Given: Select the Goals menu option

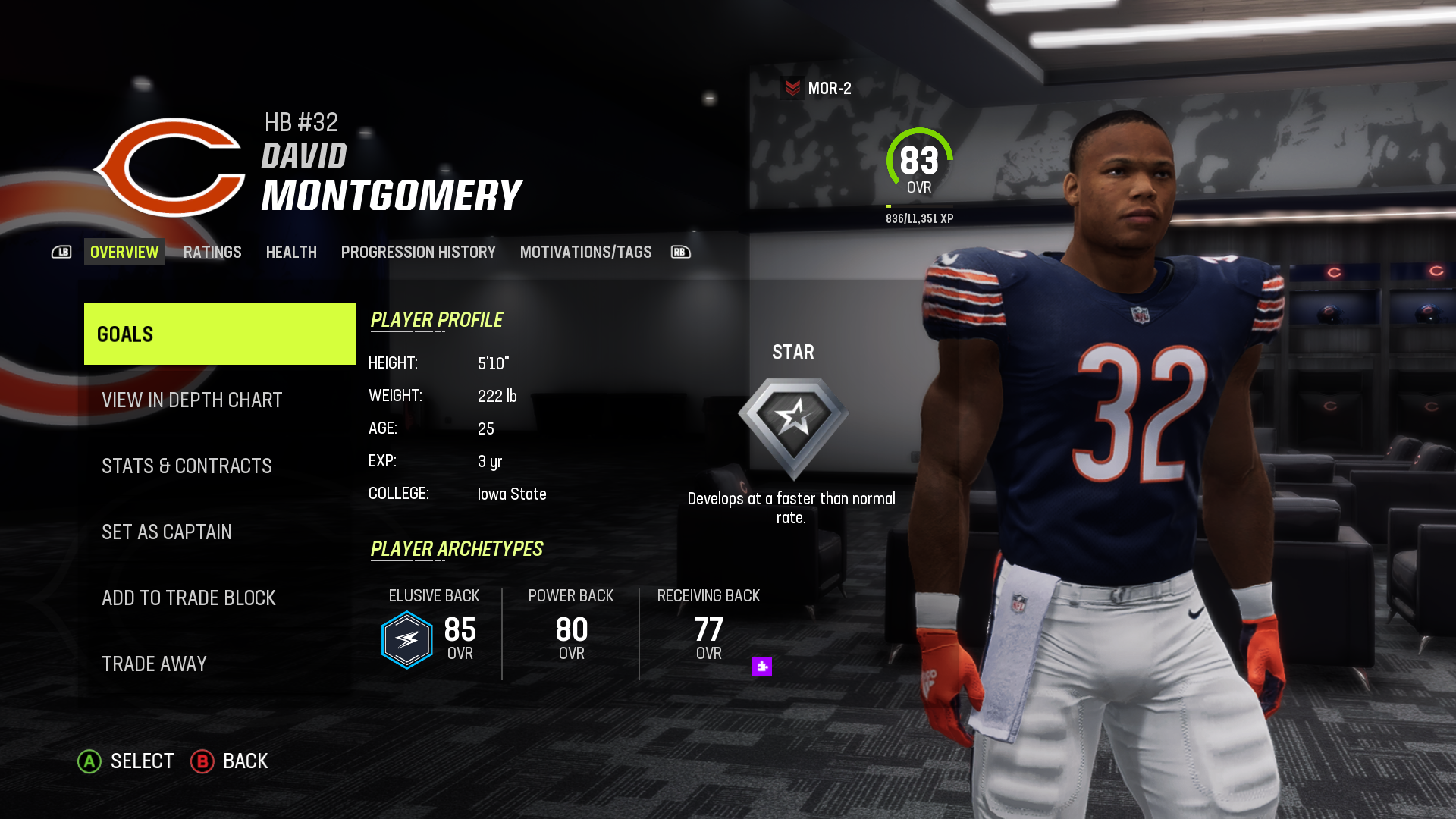Looking at the screenshot, I should pos(219,334).
